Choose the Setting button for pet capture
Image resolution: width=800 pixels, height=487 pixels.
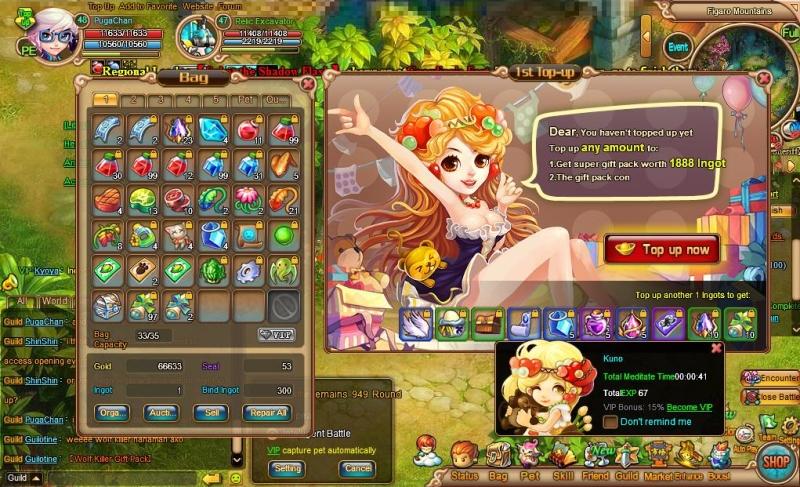click(287, 468)
